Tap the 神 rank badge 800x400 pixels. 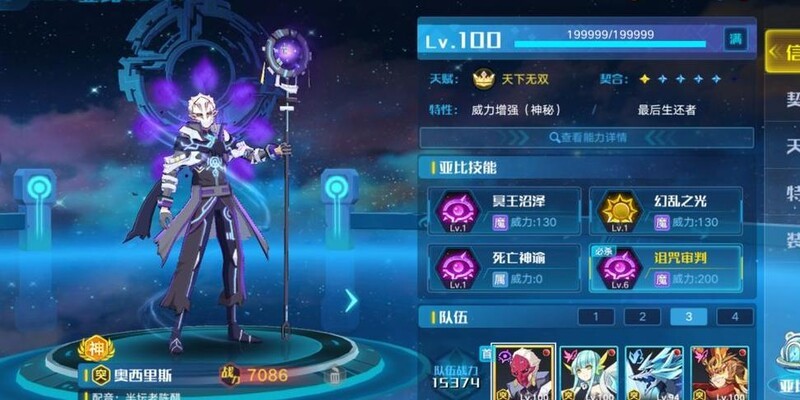[x=96, y=349]
